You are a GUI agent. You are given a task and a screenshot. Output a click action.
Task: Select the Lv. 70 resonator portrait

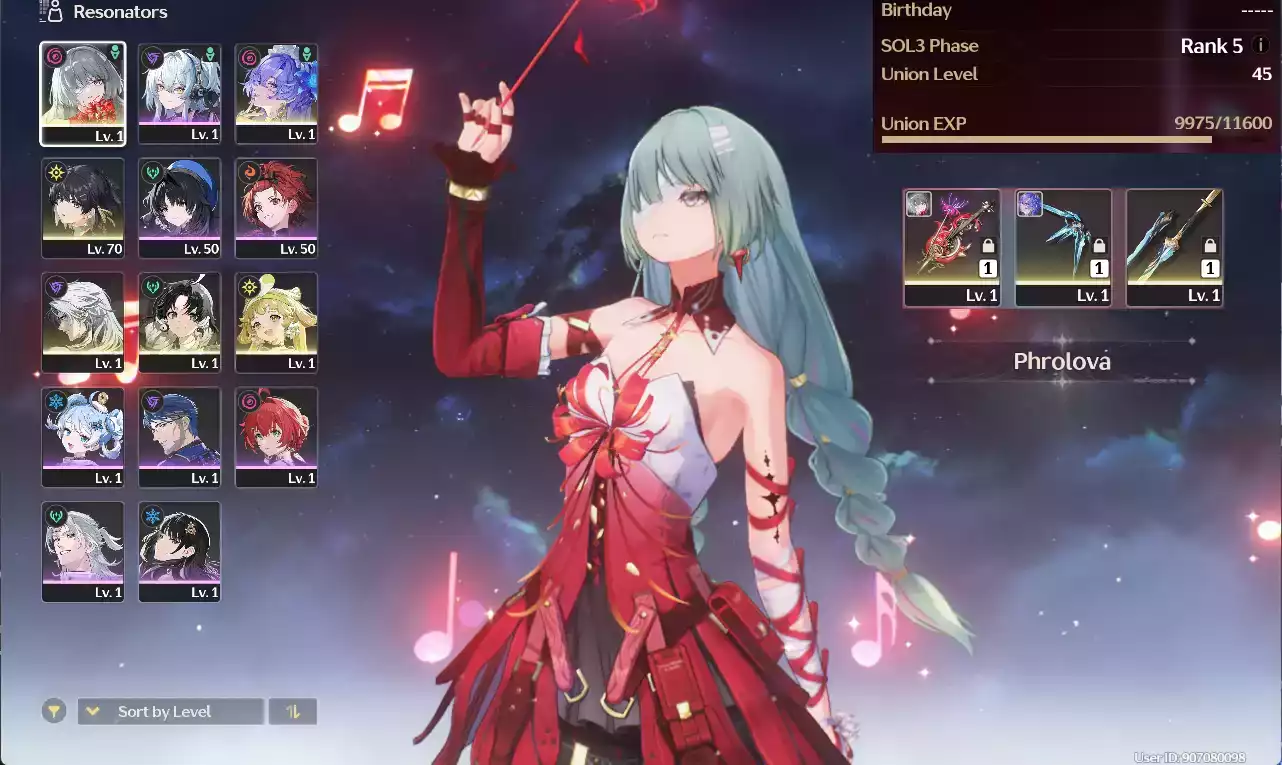(x=83, y=208)
